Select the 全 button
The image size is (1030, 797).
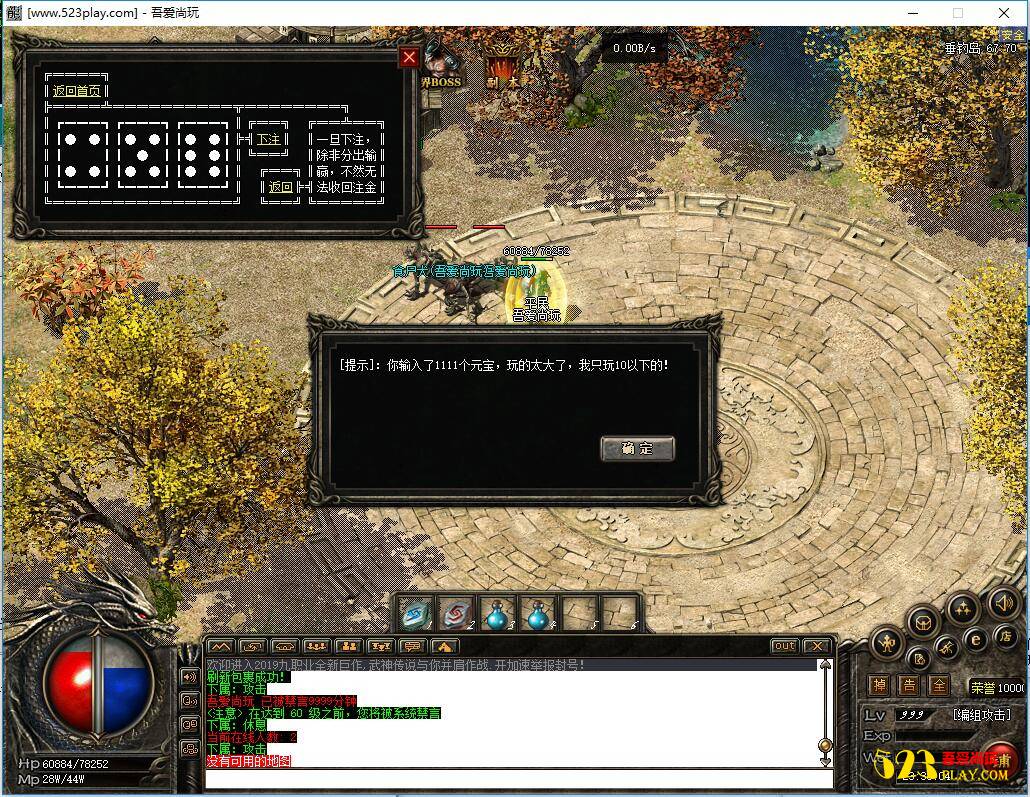coord(939,686)
